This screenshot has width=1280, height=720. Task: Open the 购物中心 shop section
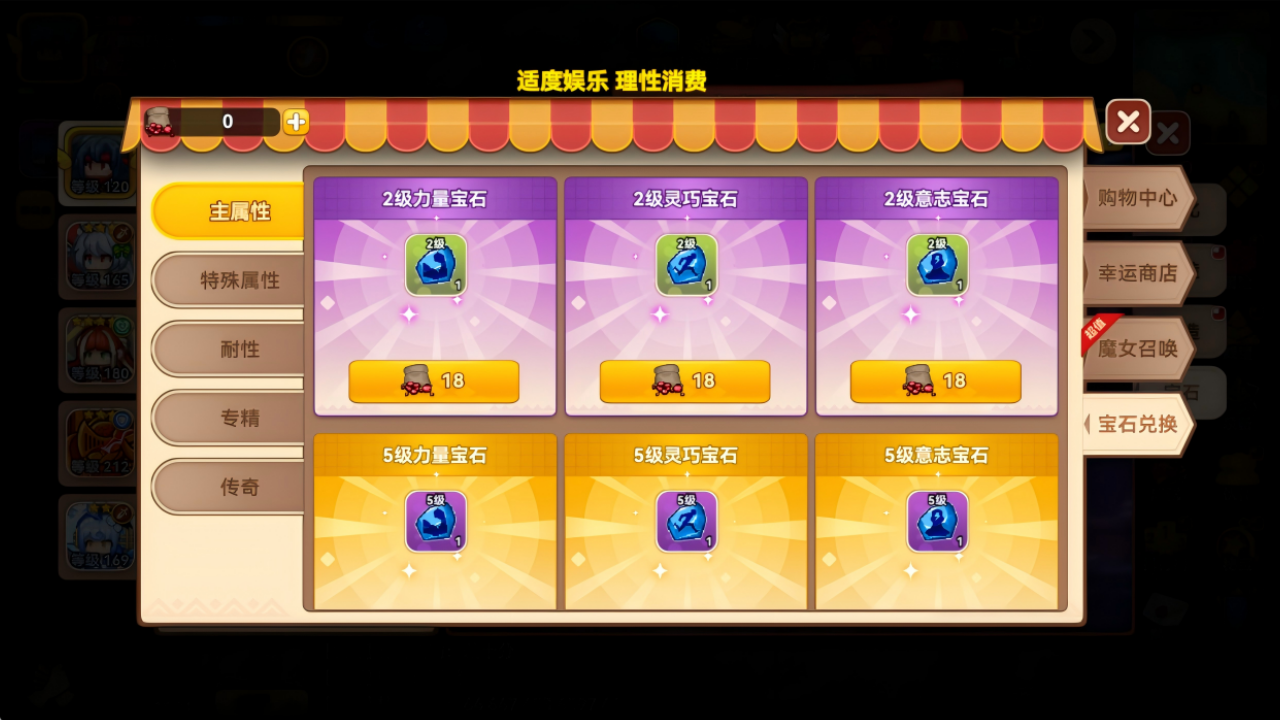[1138, 198]
